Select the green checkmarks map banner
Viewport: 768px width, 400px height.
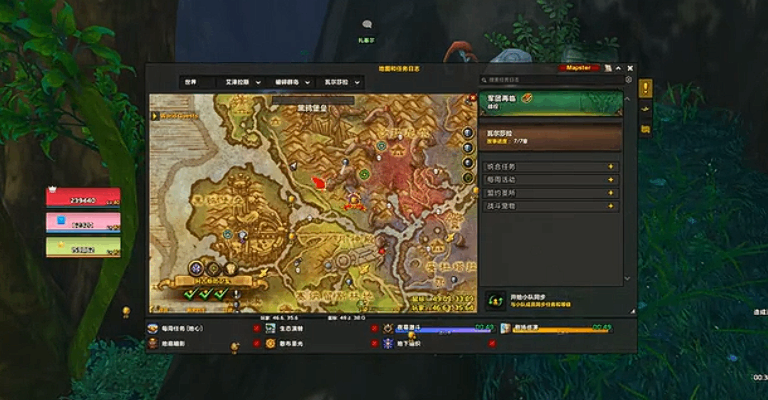click(x=205, y=292)
